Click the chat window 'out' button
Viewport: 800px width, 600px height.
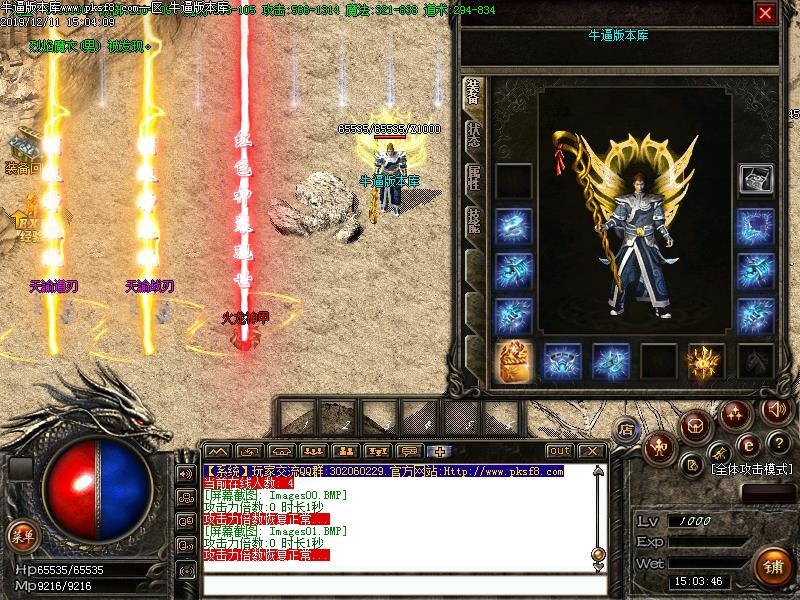pyautogui.click(x=560, y=451)
